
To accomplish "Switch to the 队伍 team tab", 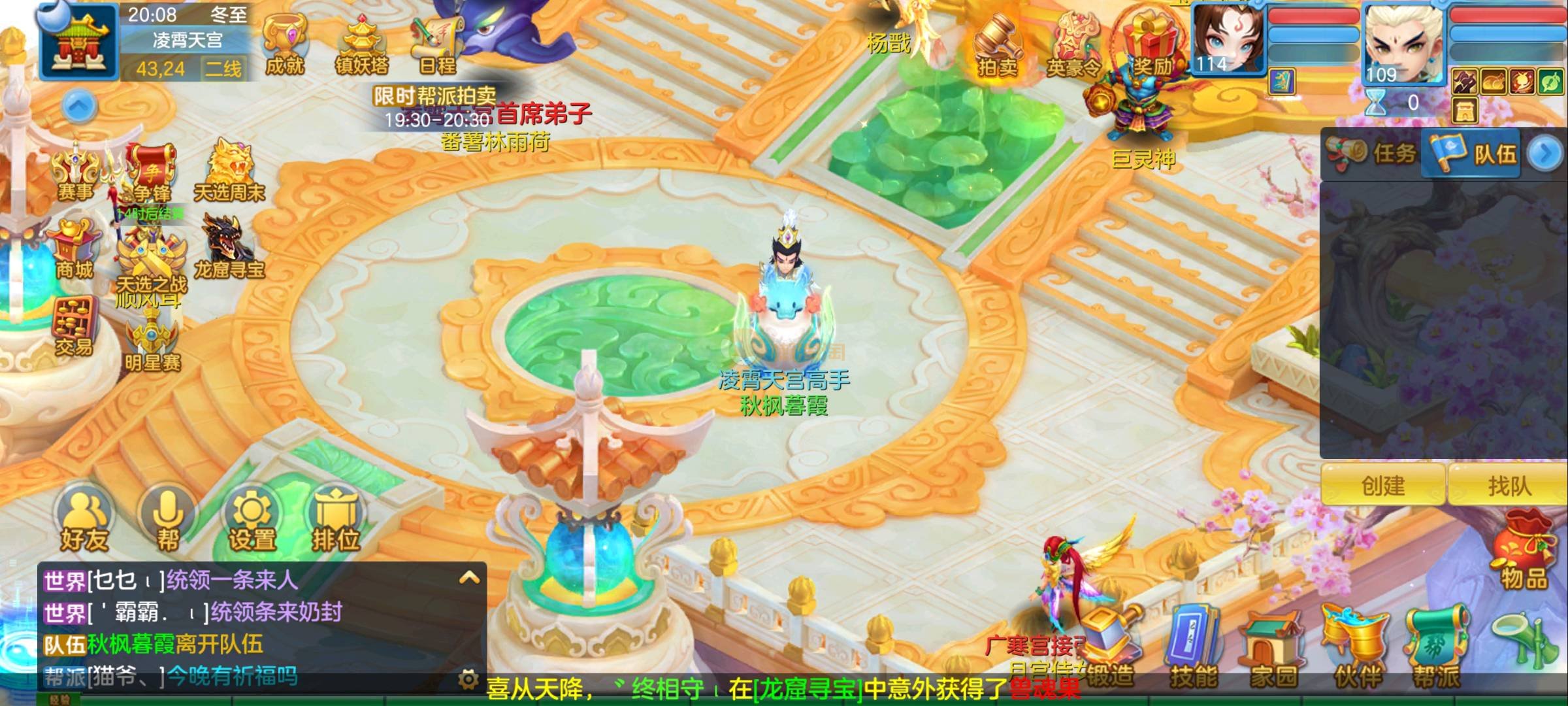I will pyautogui.click(x=1473, y=154).
